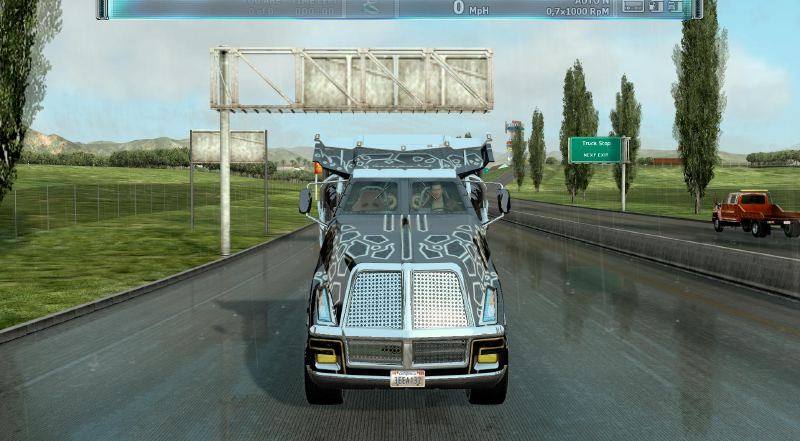Click the fuel pump icon in the top bar
The height and width of the screenshot is (441, 800).
(x=657, y=7)
